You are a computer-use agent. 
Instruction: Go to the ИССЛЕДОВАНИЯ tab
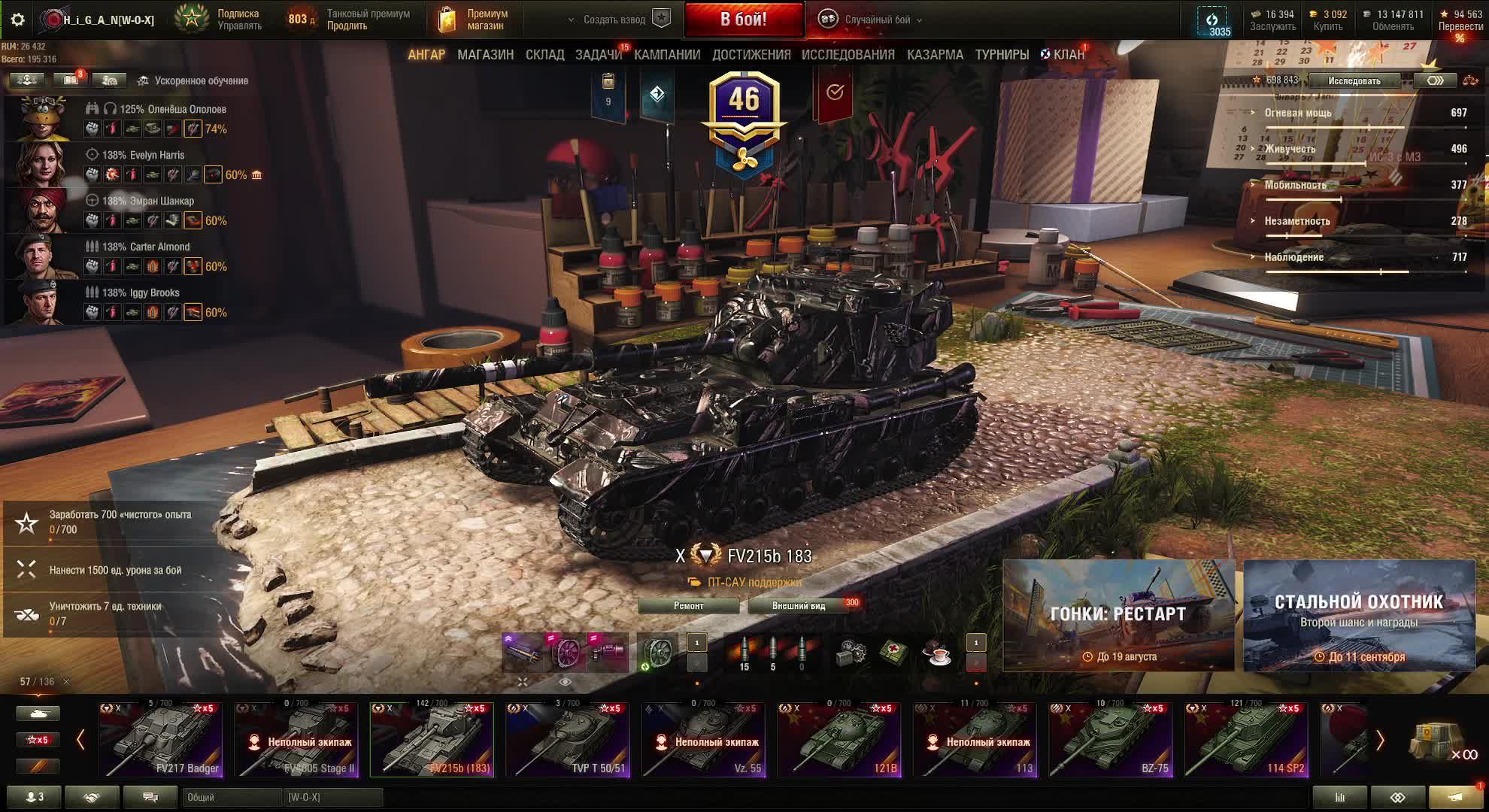[848, 55]
